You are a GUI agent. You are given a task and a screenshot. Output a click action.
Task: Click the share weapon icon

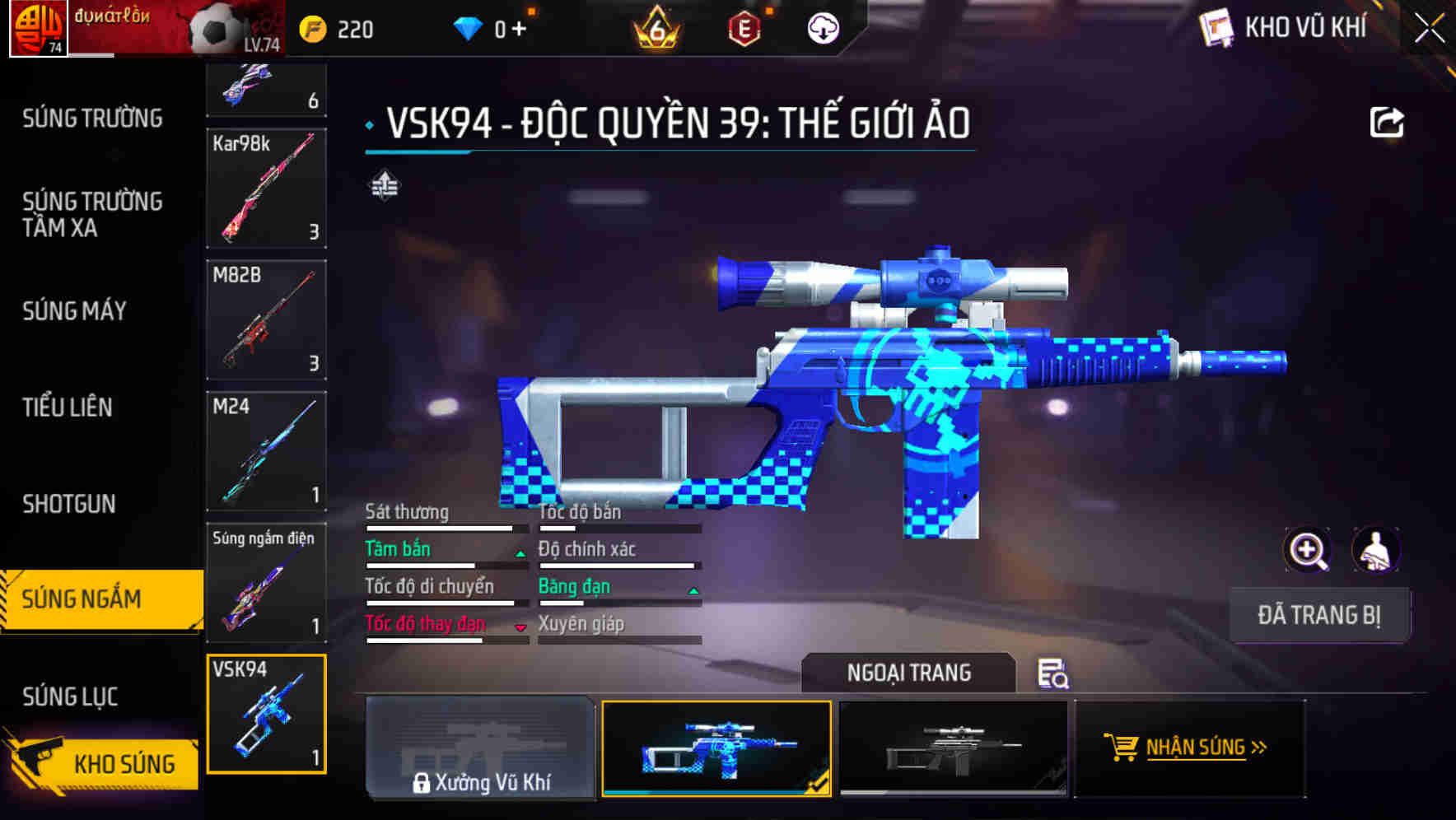(1386, 120)
